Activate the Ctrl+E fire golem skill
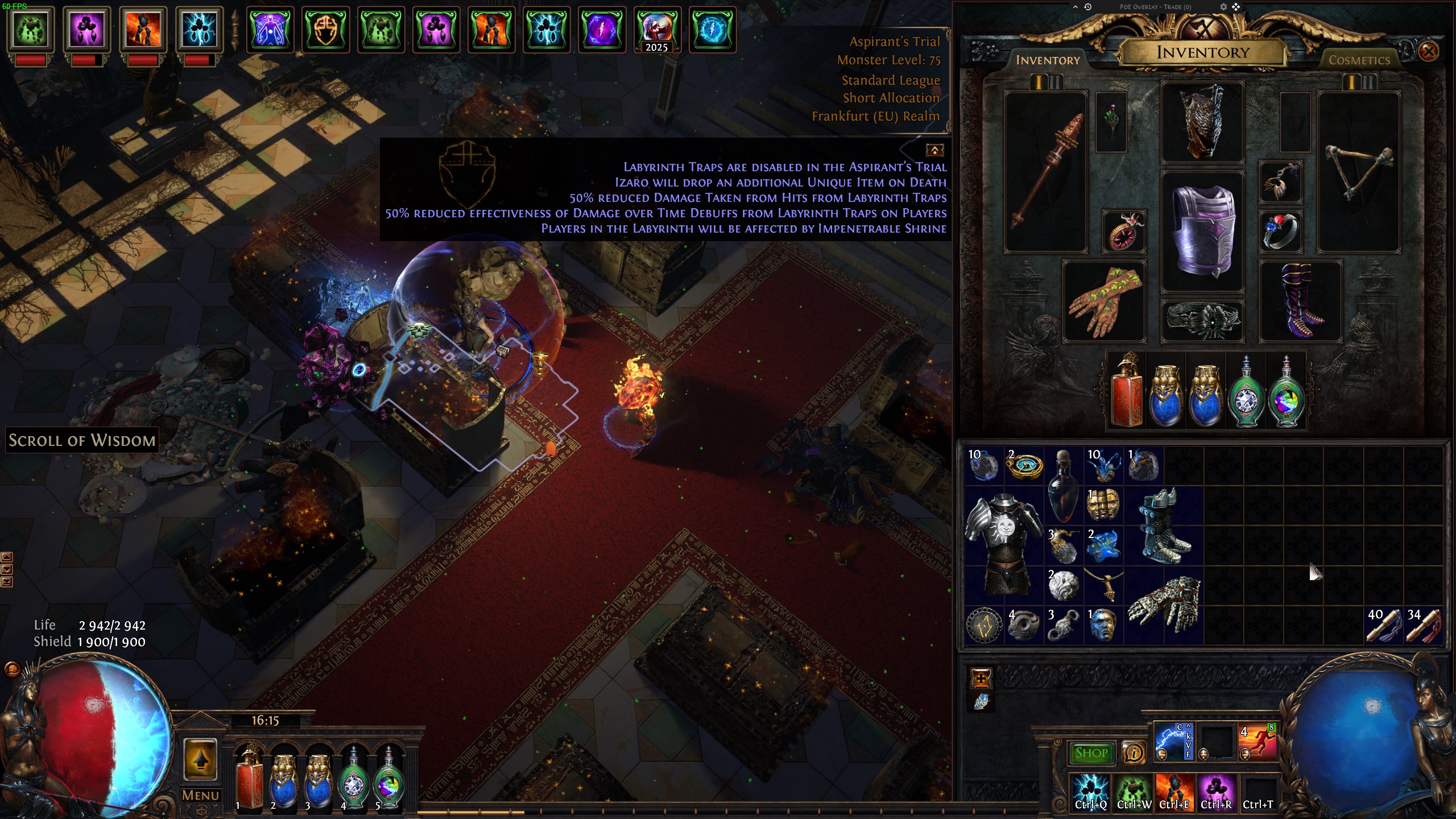Image resolution: width=1456 pixels, height=819 pixels. 1174,791
